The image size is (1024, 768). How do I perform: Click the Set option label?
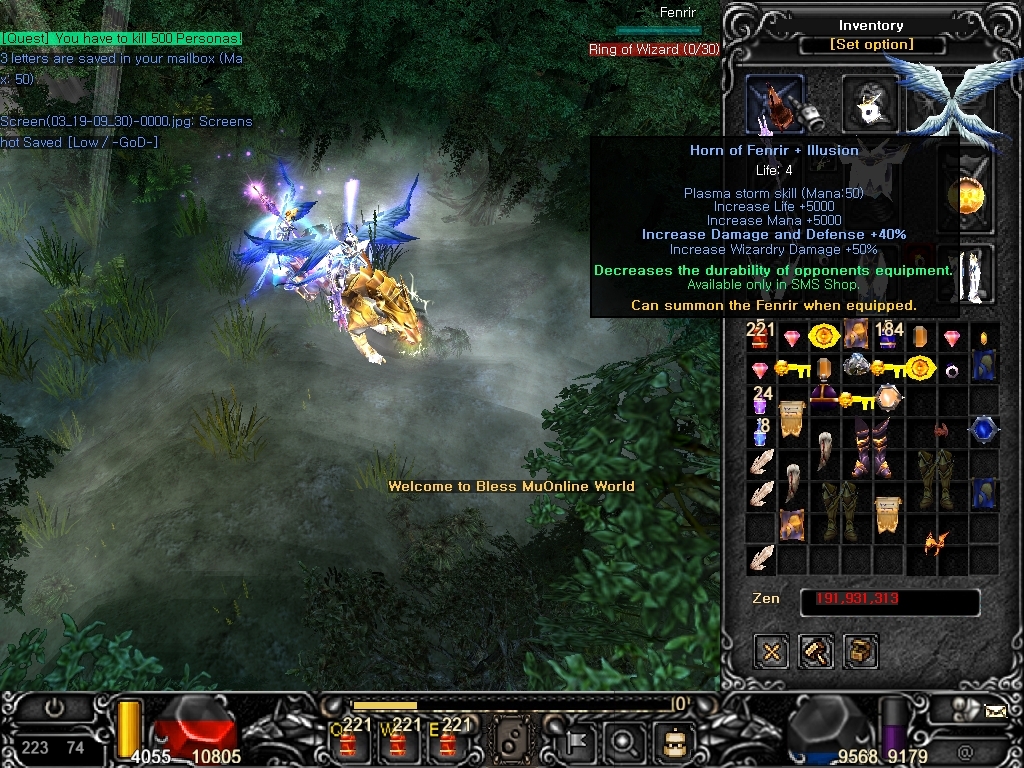(871, 45)
